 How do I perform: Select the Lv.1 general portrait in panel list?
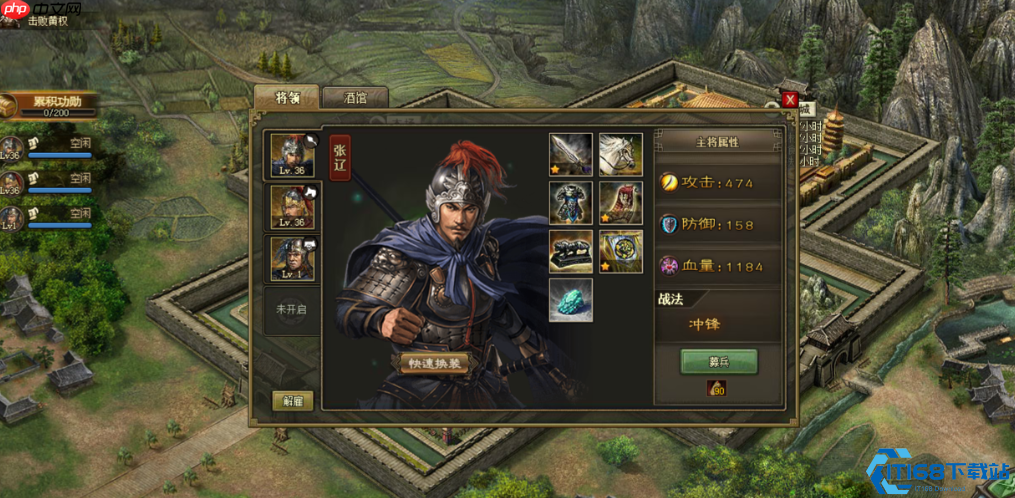pos(293,258)
